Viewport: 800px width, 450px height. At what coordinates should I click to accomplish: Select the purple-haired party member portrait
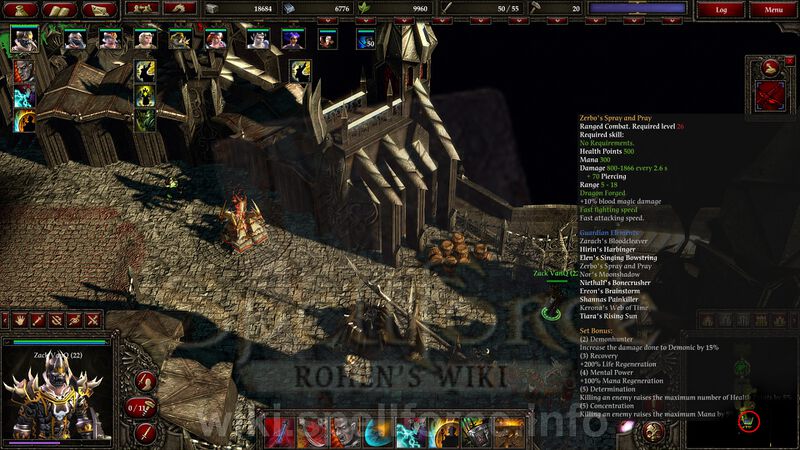(291, 41)
